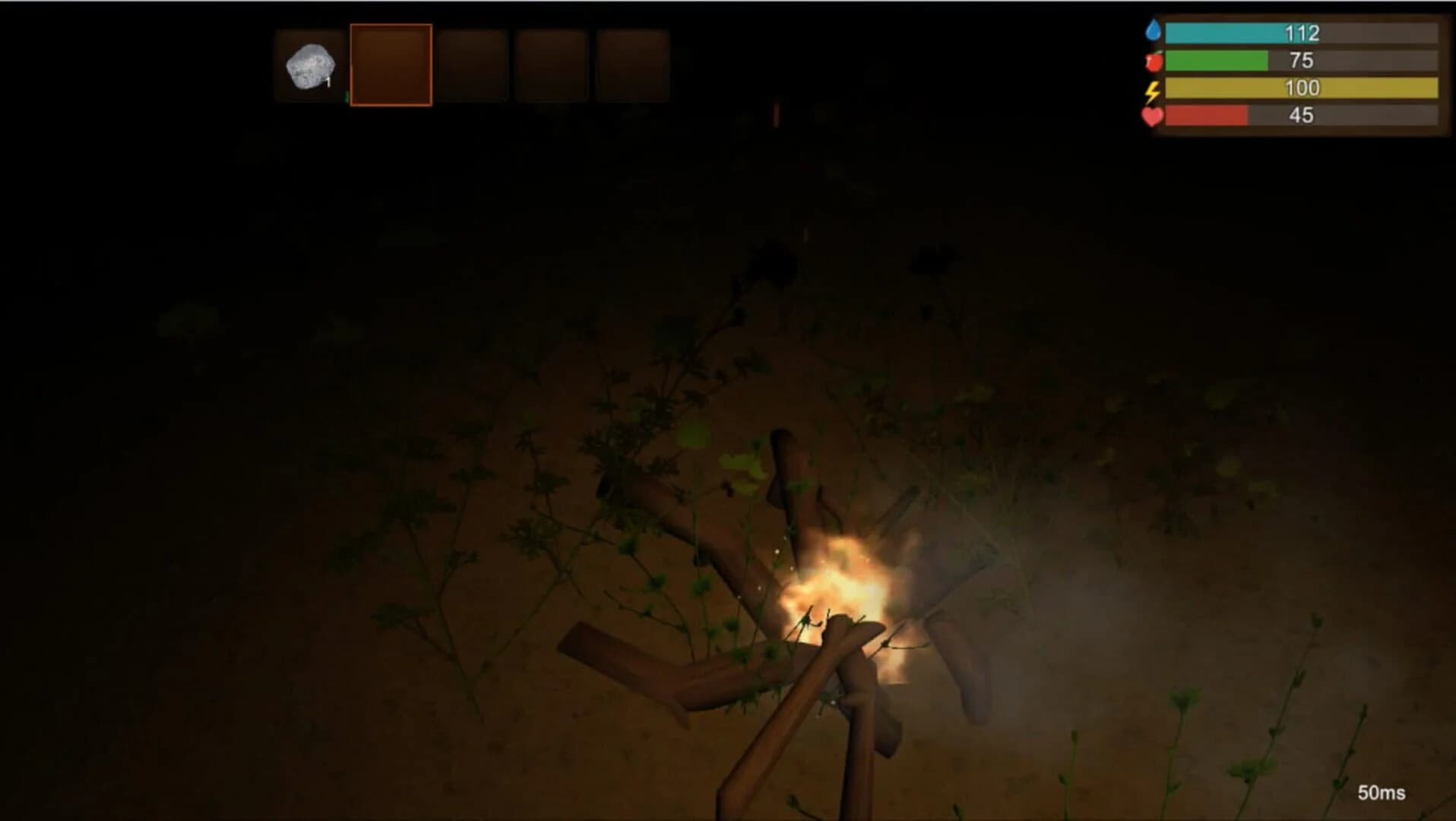Select the highlighted second hotbar slot

391,65
